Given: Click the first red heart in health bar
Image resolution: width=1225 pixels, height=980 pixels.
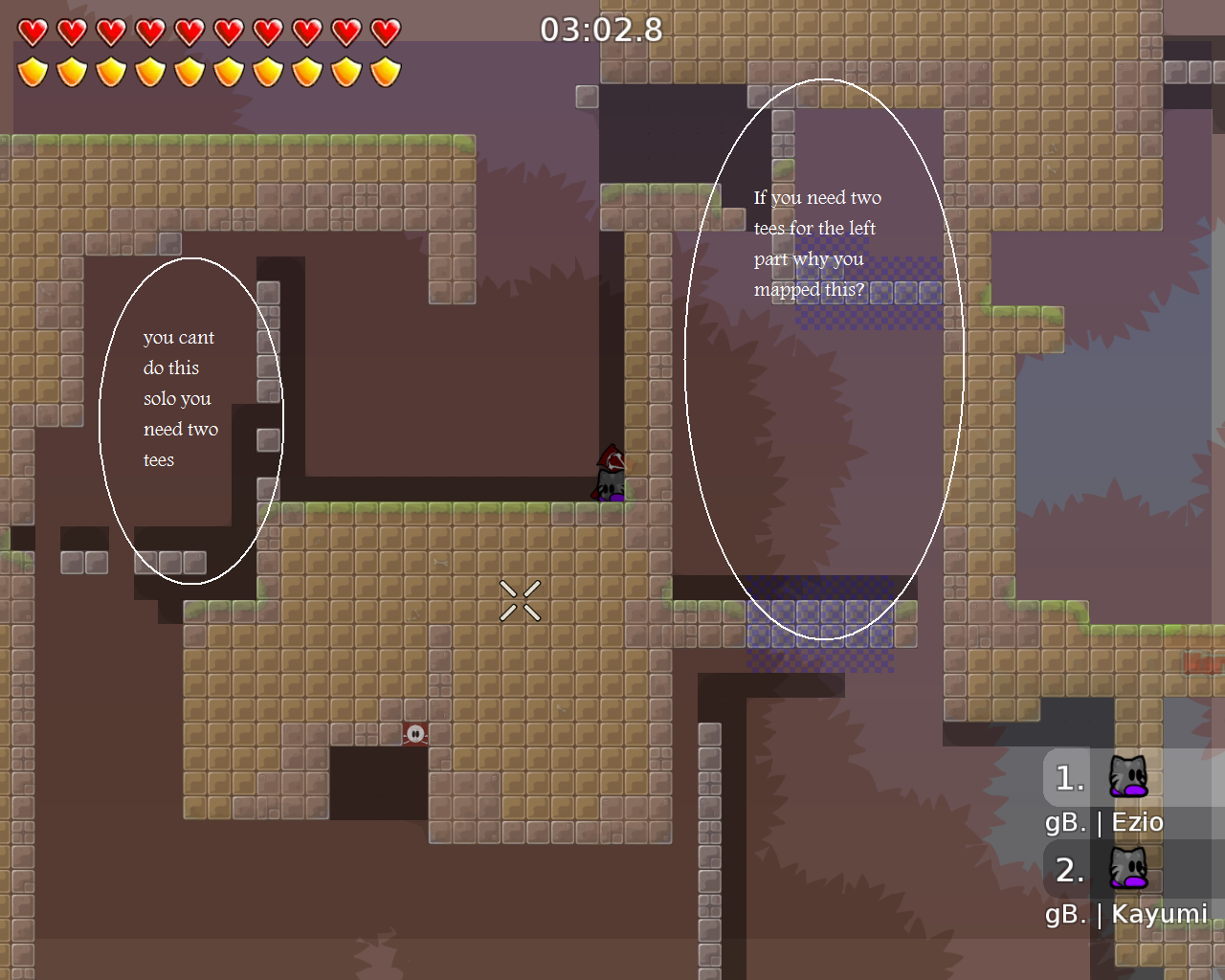Looking at the screenshot, I should tap(32, 30).
